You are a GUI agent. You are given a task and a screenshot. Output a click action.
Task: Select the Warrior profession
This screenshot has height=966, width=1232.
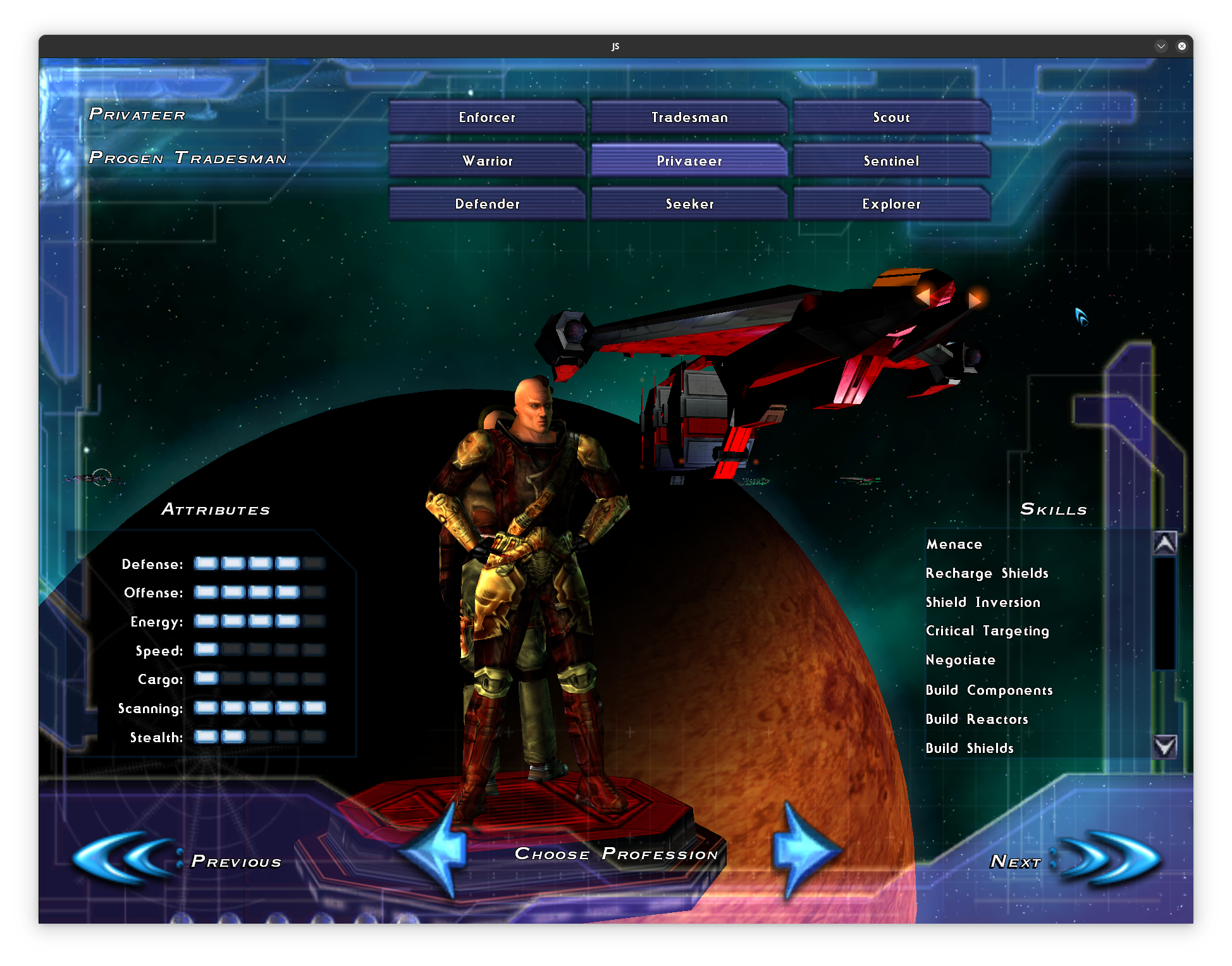point(487,161)
